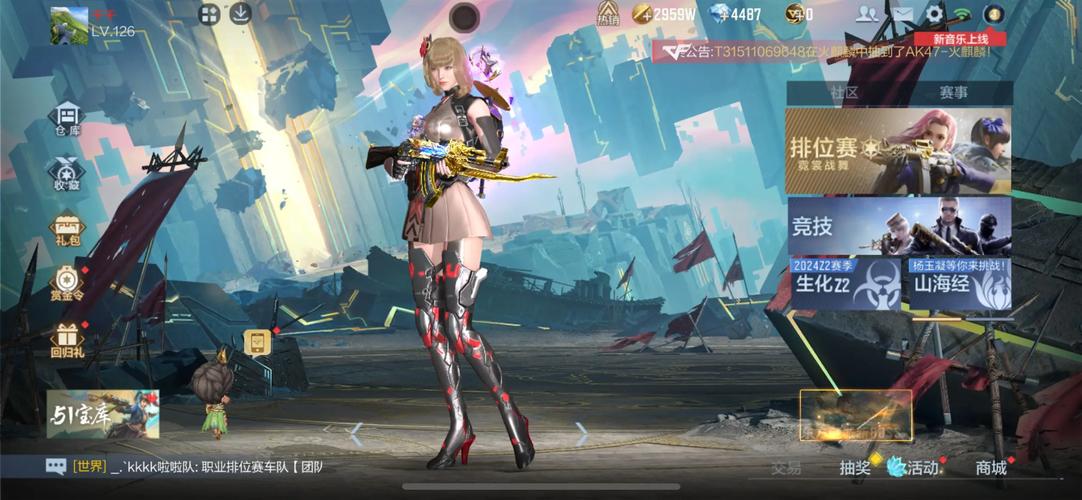Select the 竞技 competitive mode
The image size is (1082, 500).
(897, 226)
